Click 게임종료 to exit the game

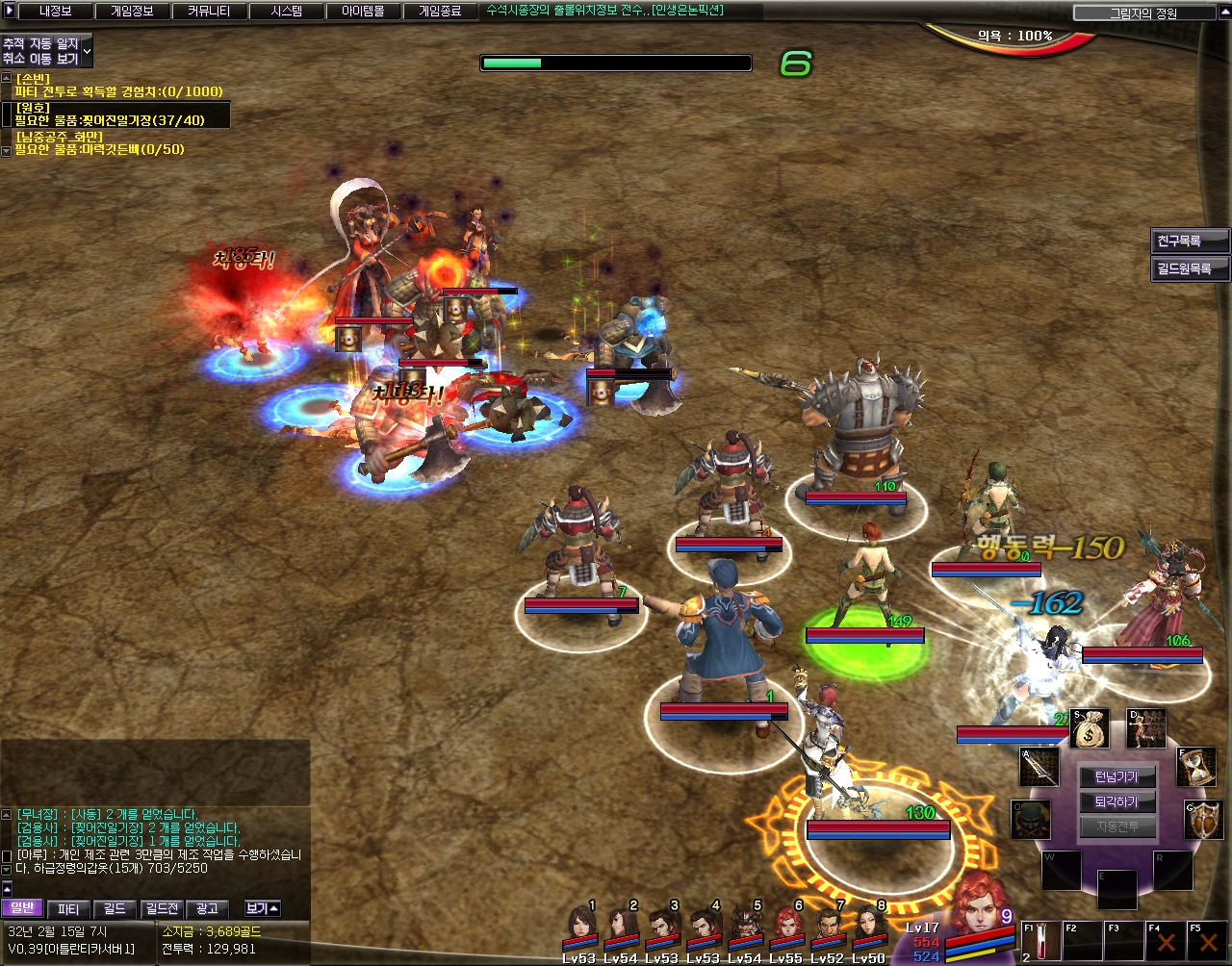[439, 12]
